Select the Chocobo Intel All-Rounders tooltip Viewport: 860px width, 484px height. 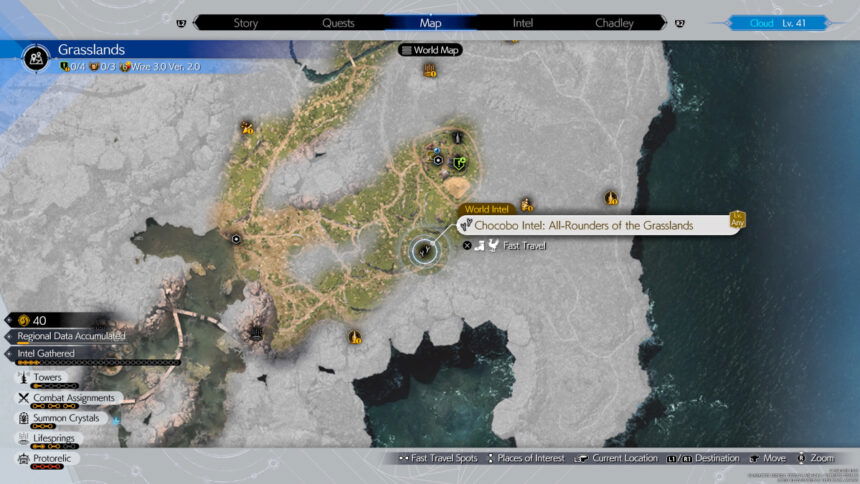click(x=596, y=226)
